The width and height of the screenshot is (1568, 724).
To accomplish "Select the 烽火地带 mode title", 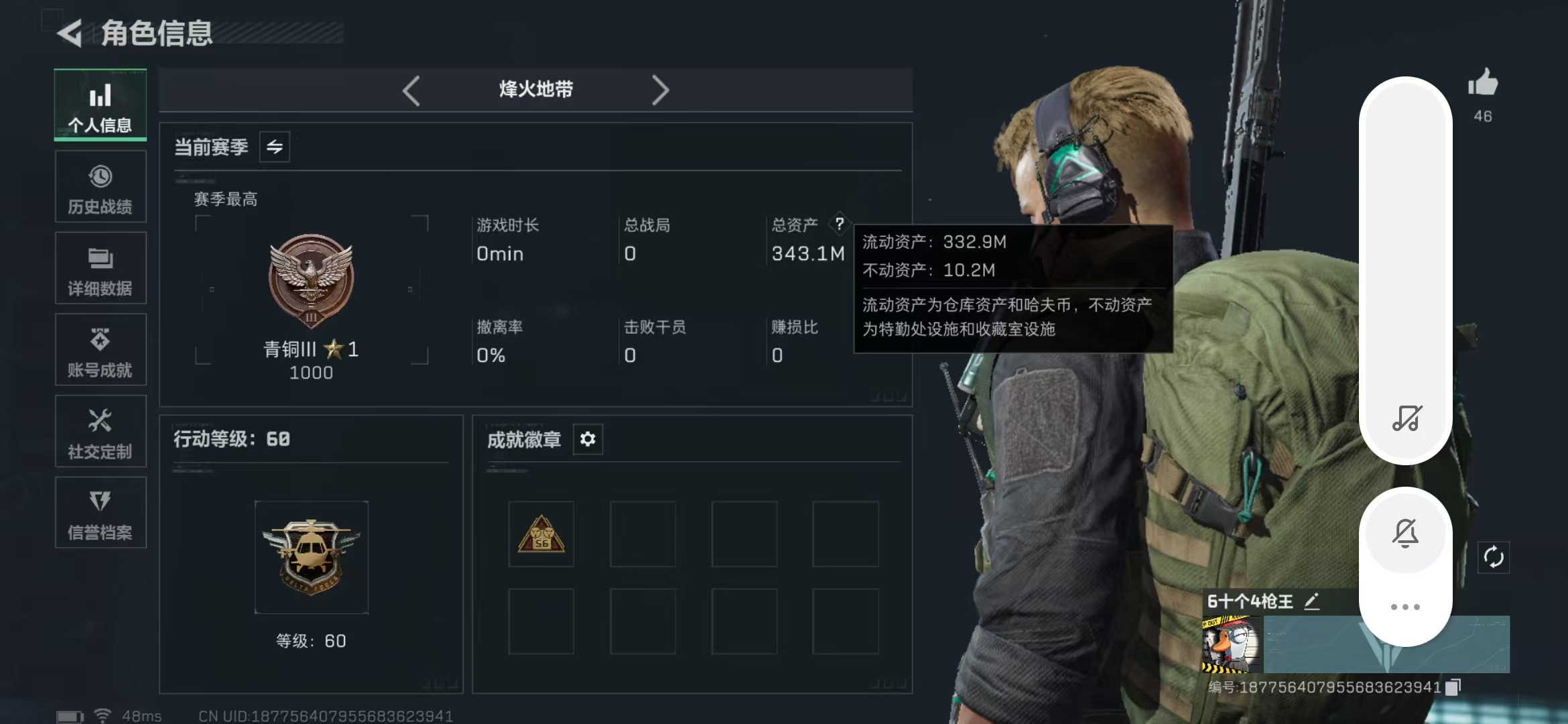I will click(536, 89).
